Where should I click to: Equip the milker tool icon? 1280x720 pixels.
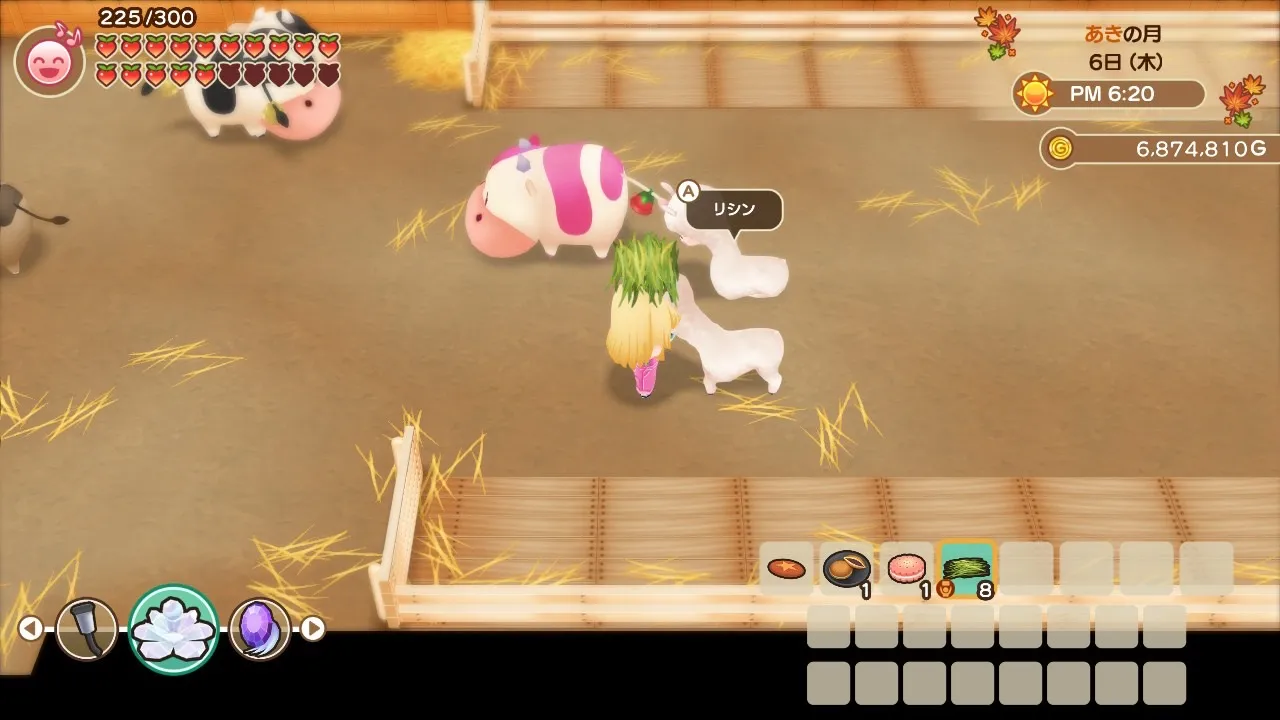[x=86, y=629]
